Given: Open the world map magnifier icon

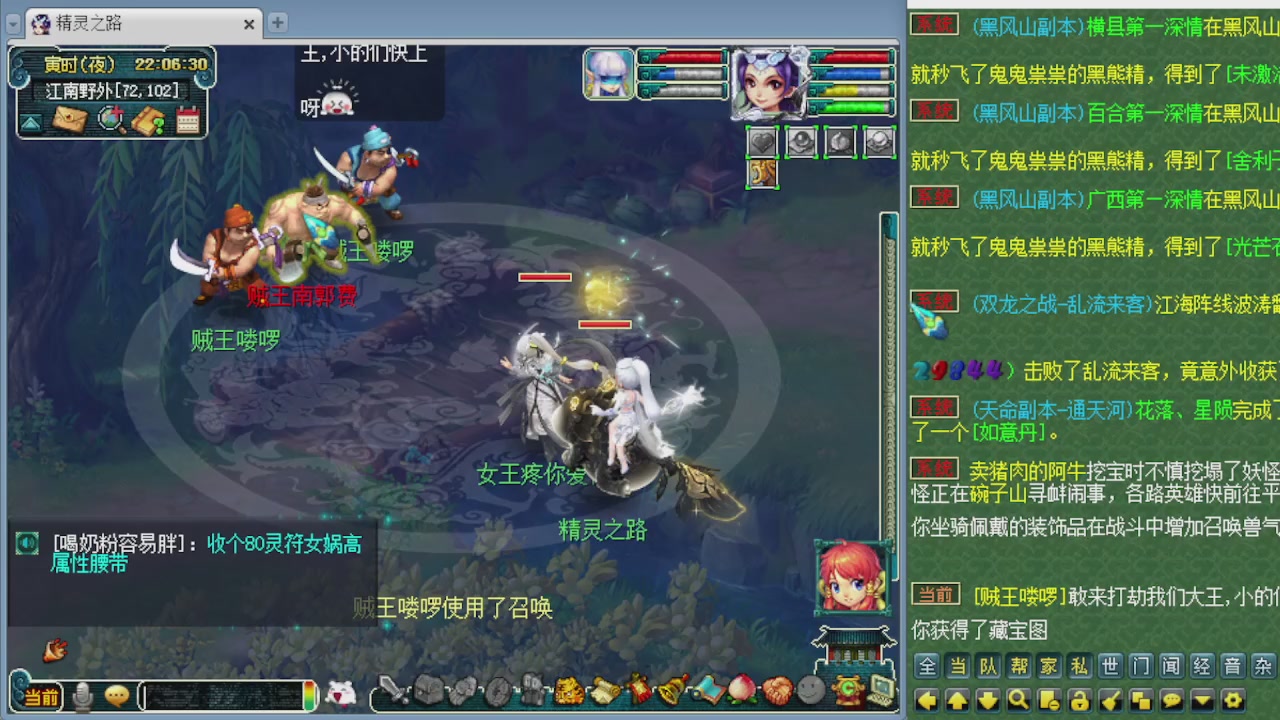Looking at the screenshot, I should pos(112,120).
